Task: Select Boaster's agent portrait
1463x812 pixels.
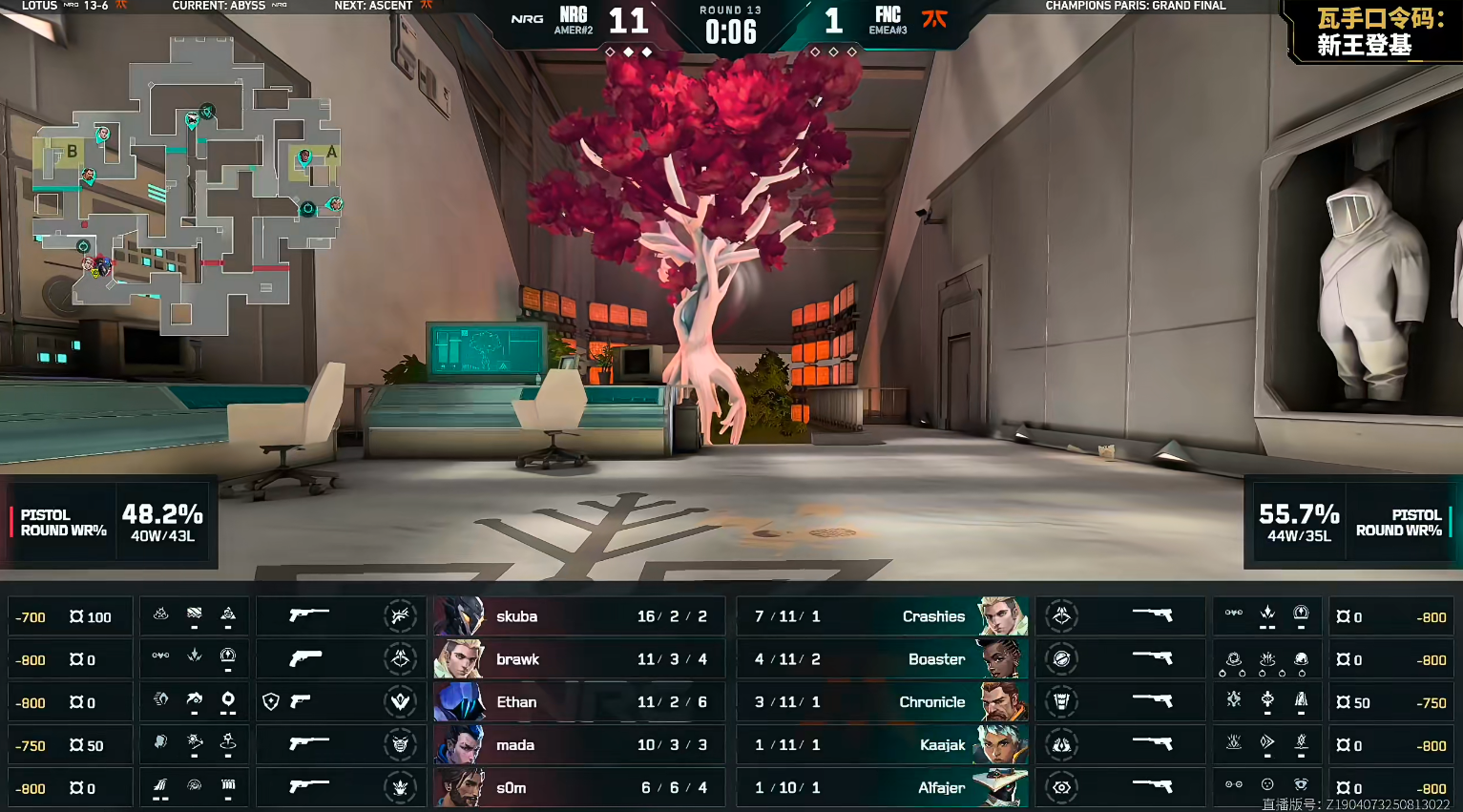Action: pyautogui.click(x=1001, y=659)
